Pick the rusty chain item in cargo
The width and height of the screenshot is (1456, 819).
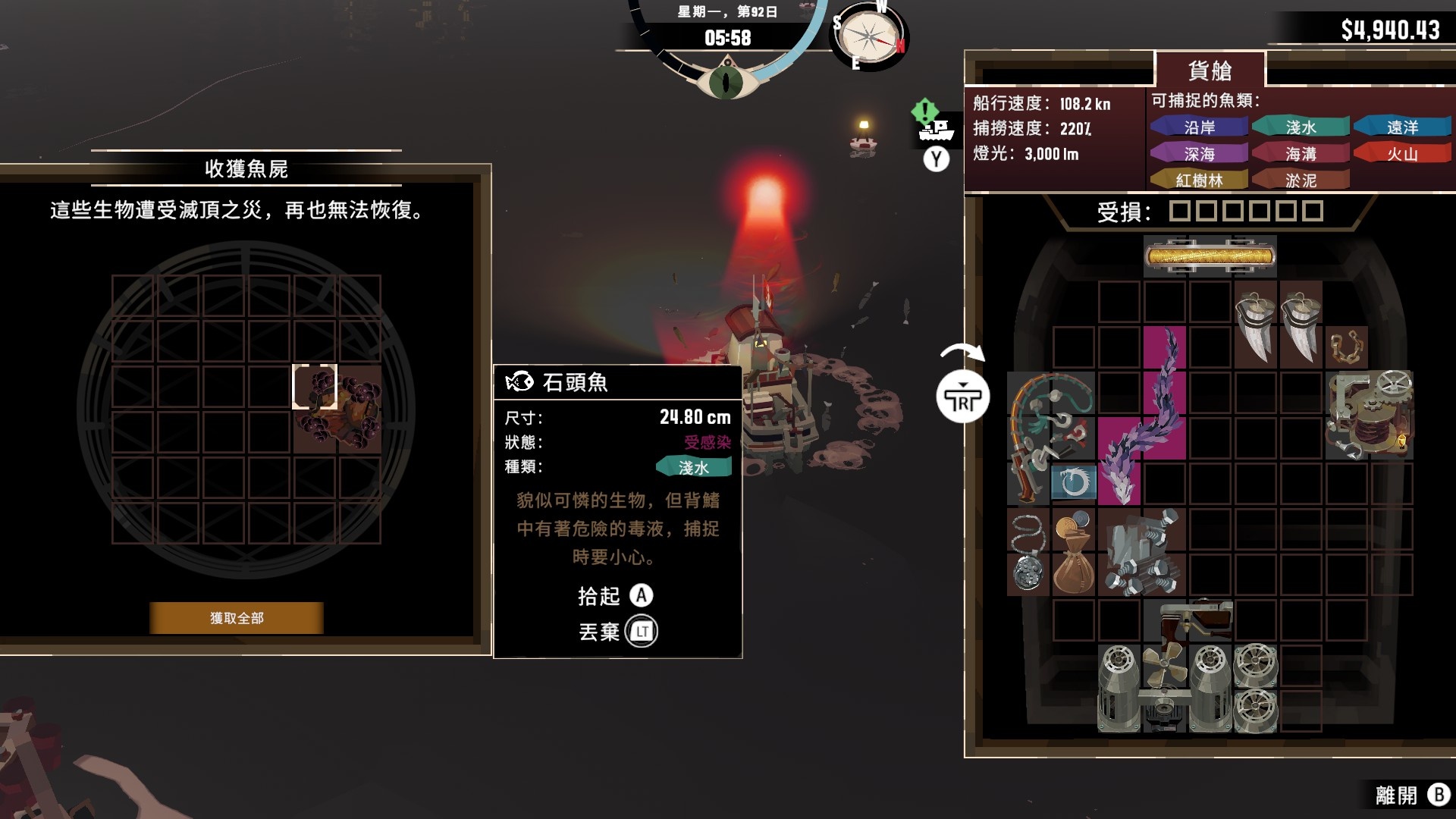[1347, 347]
